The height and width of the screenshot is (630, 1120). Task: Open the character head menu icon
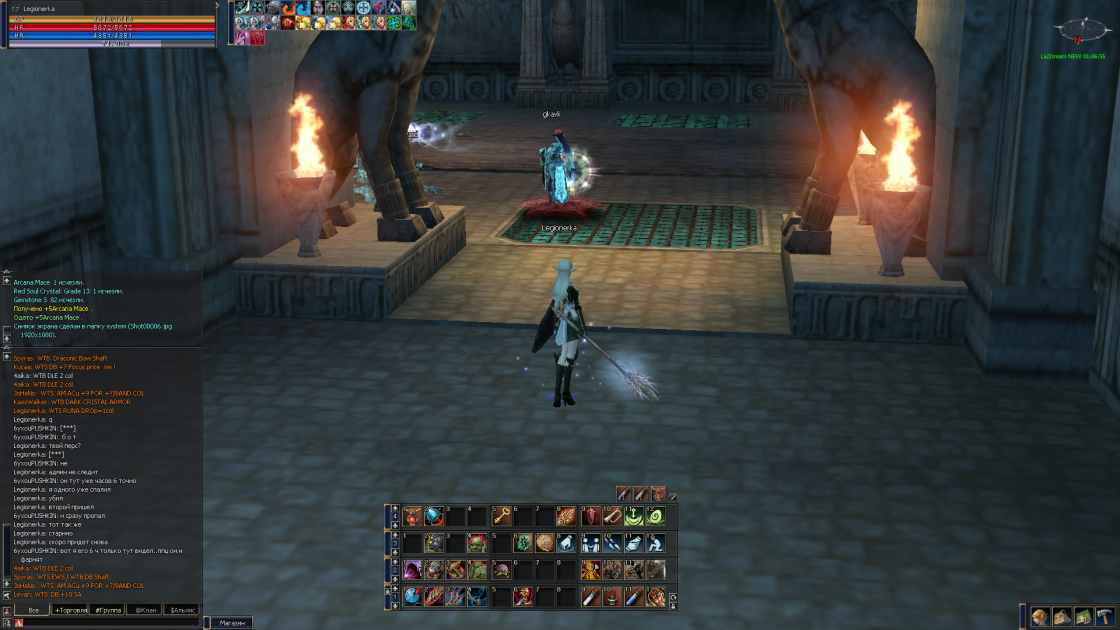pos(1040,617)
